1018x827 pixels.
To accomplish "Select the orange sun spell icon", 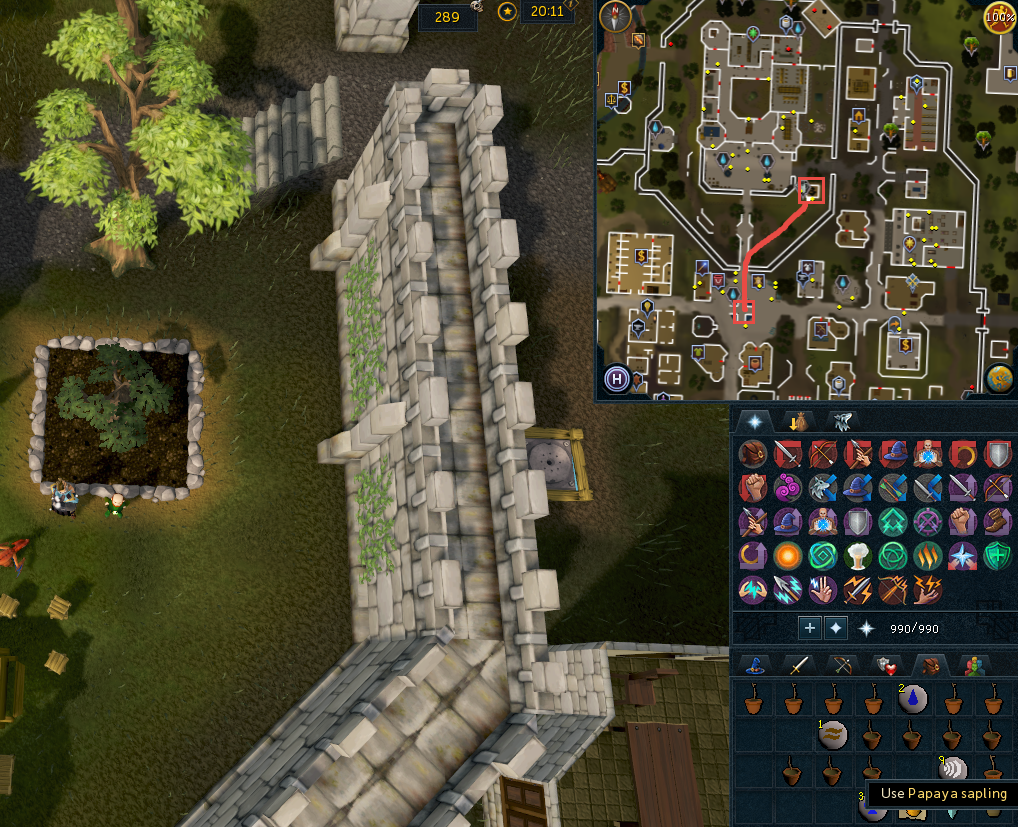I will pyautogui.click(x=788, y=555).
